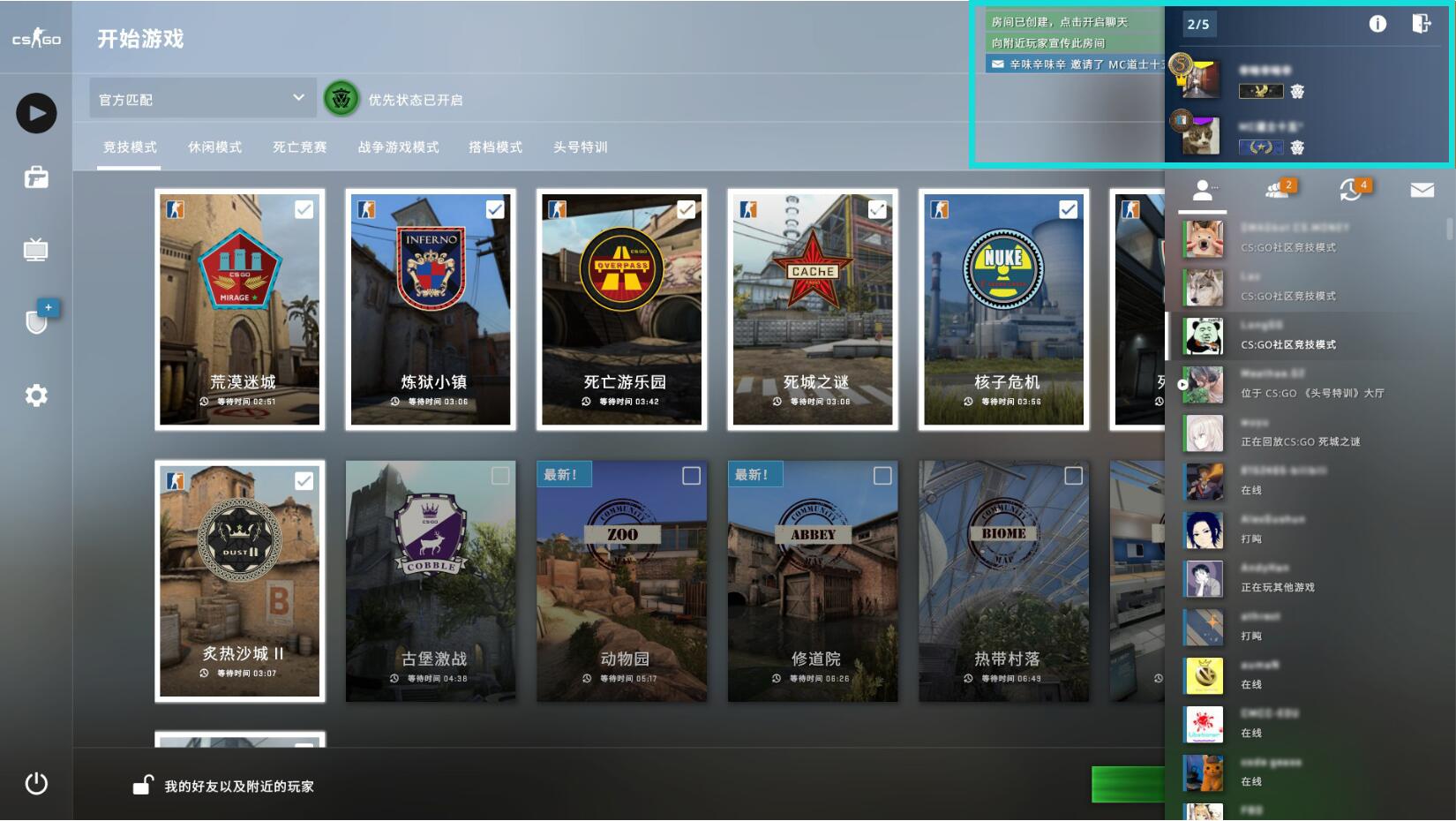
Task: Open the Watch TV icon in the sidebar
Action: click(35, 250)
